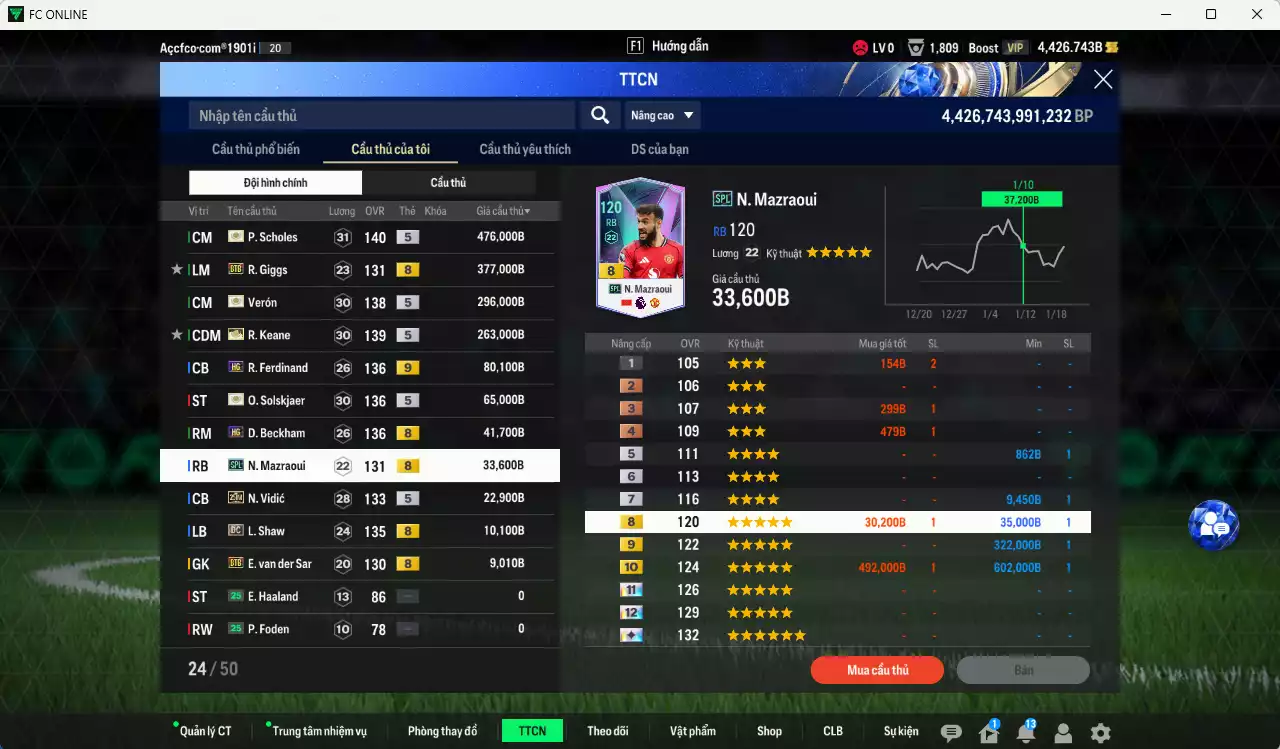This screenshot has width=1280, height=749.
Task: Open the settings gear icon
Action: (x=1100, y=733)
